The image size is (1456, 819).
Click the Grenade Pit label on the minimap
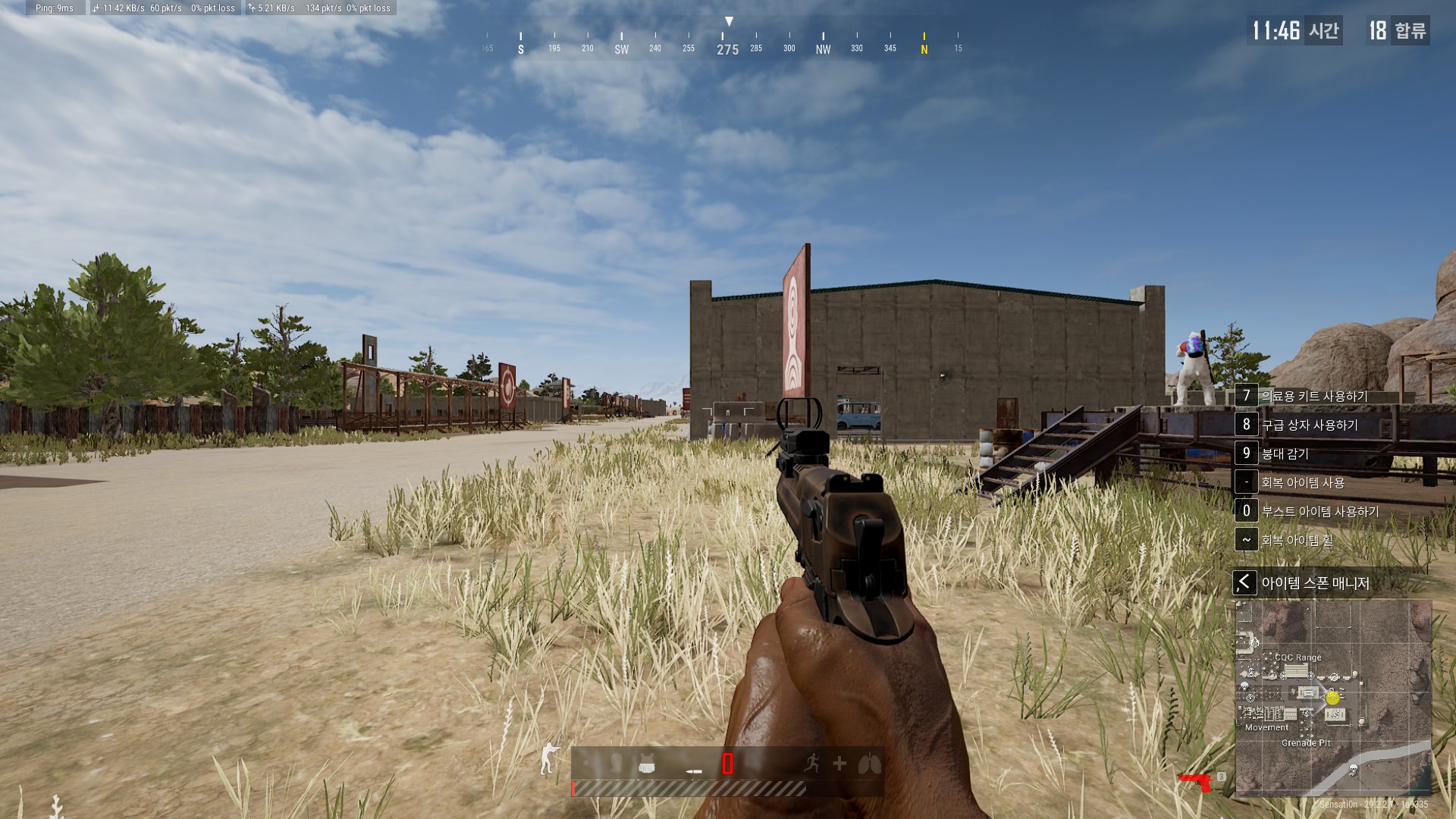pyautogui.click(x=1306, y=743)
